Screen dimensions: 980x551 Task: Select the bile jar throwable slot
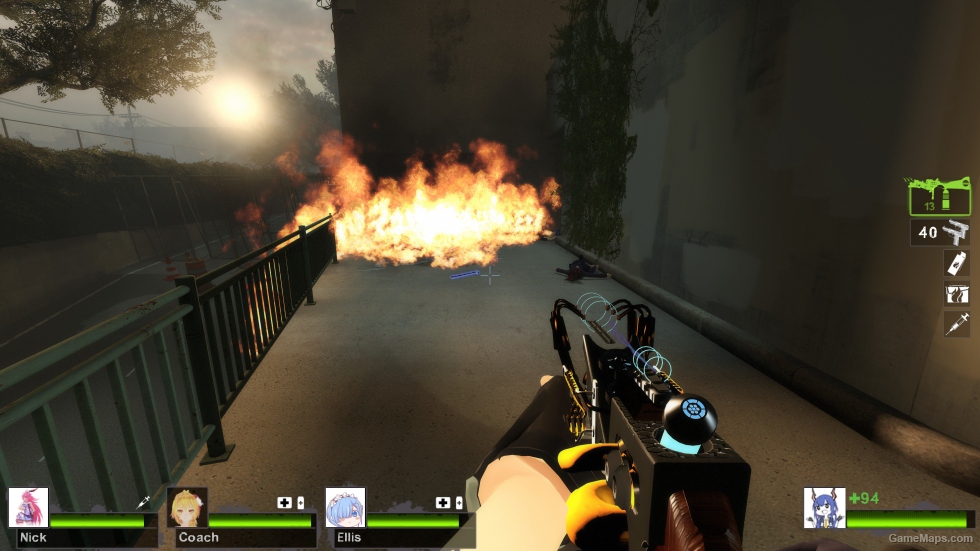click(x=957, y=263)
